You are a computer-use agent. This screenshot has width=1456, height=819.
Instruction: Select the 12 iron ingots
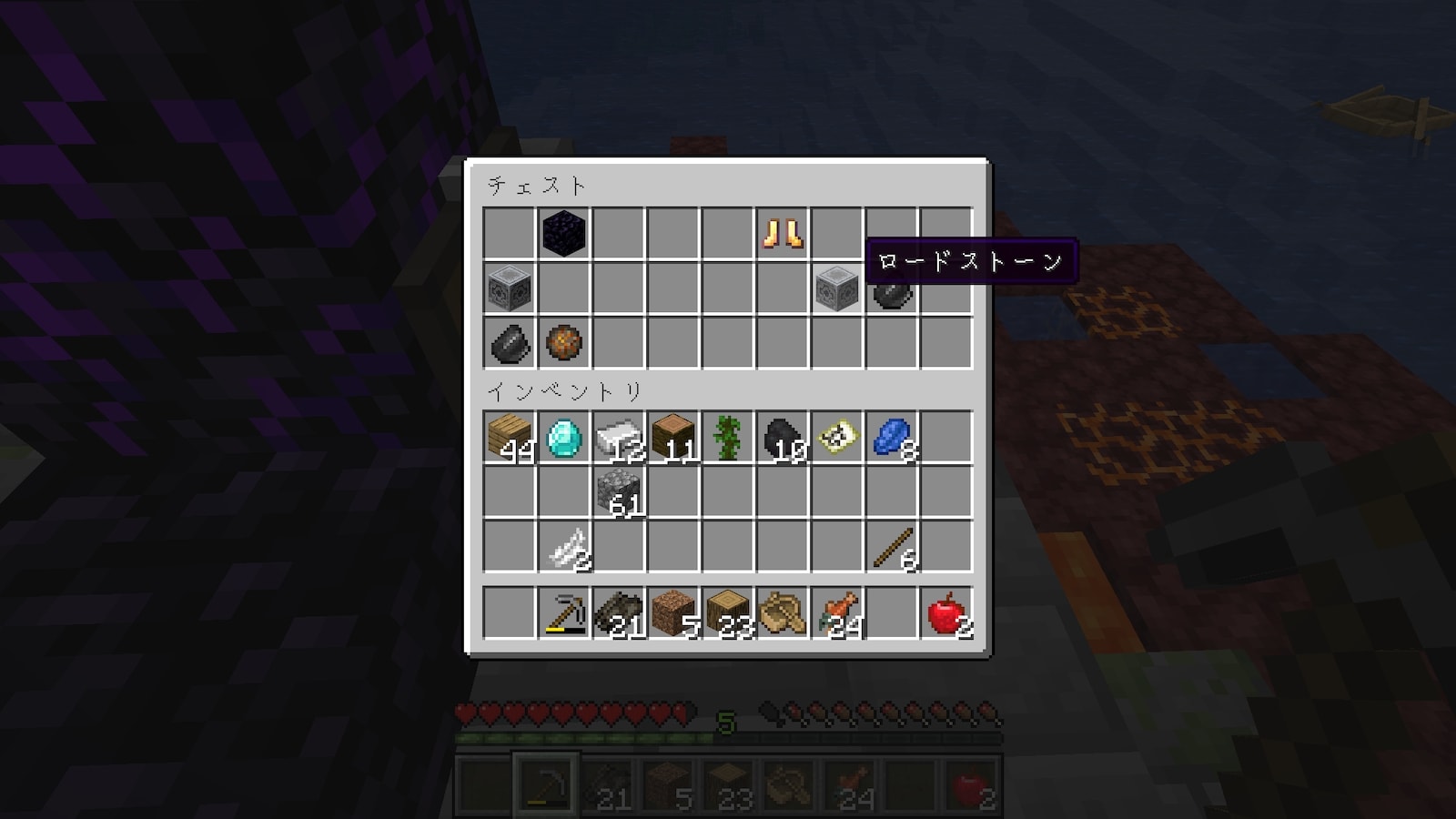tap(618, 438)
